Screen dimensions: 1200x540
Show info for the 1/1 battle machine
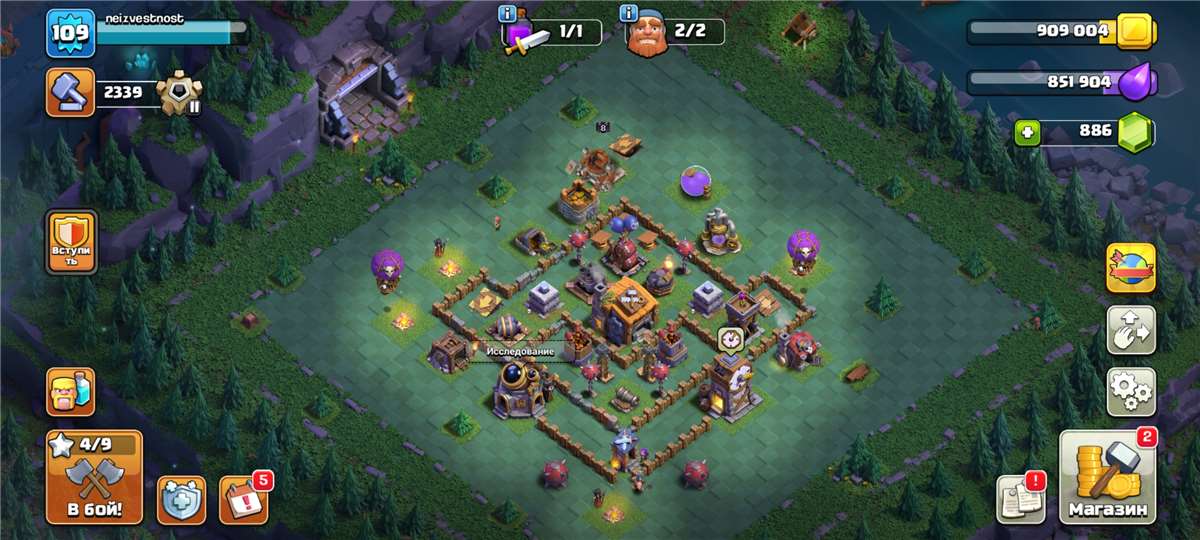point(506,14)
